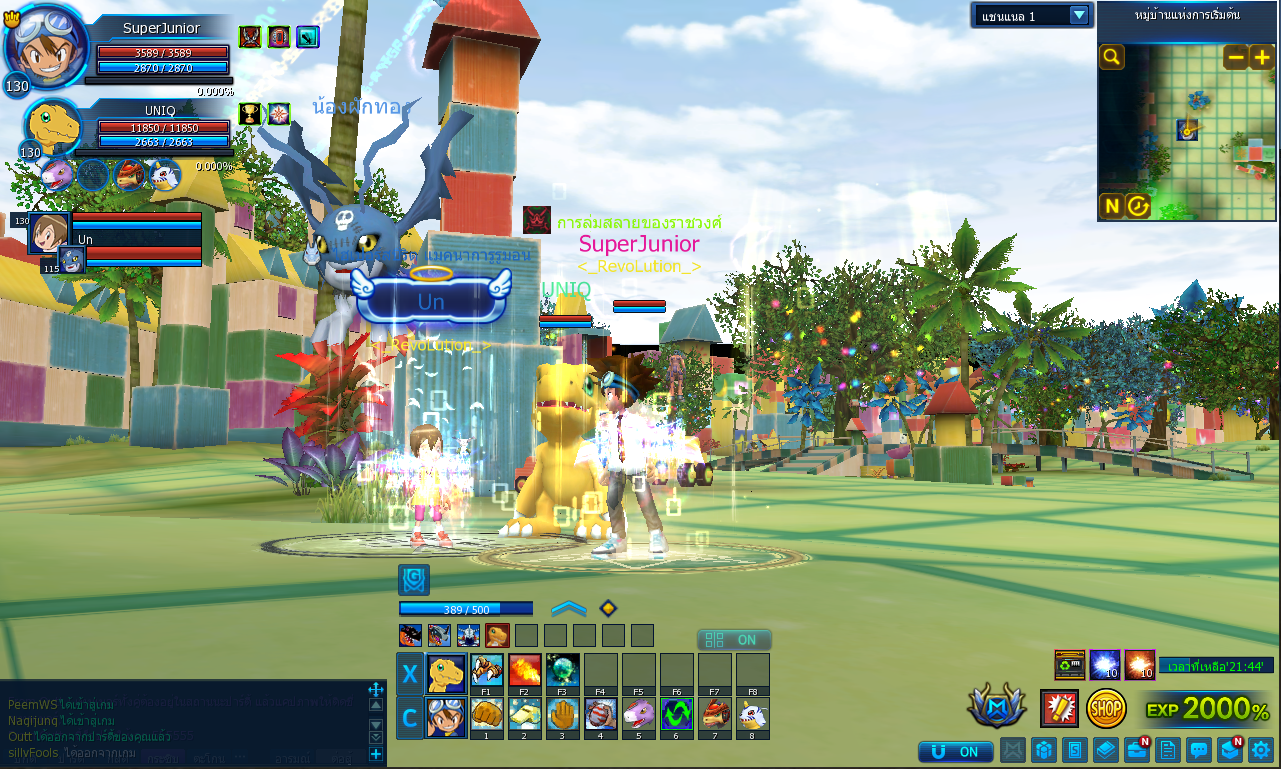This screenshot has width=1281, height=769.
Task: Choose the Gabumon icon in slot 8
Action: pos(752,714)
